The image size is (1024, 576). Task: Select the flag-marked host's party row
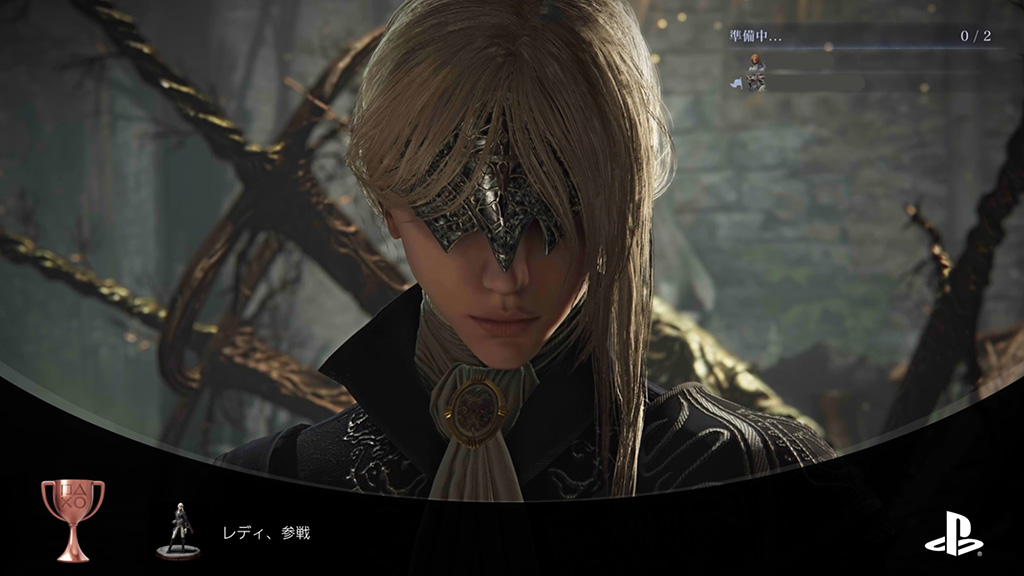click(800, 83)
